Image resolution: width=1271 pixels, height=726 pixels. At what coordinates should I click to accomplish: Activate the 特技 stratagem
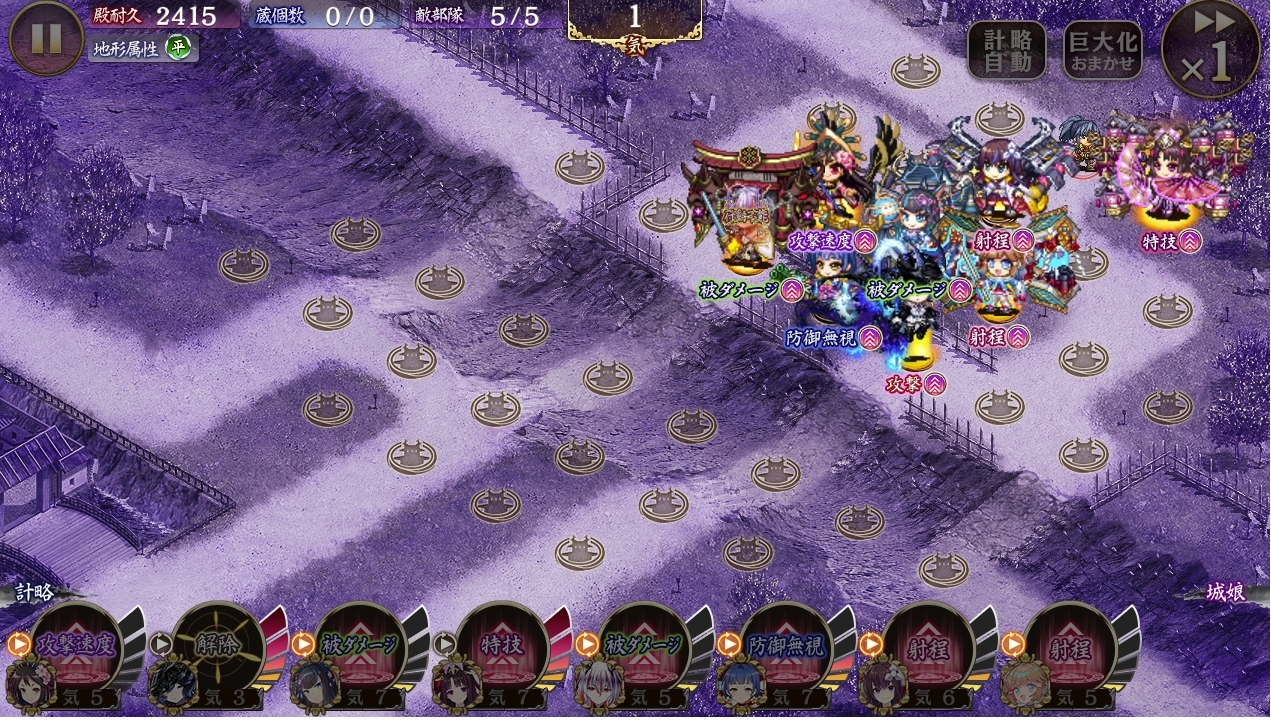(502, 647)
